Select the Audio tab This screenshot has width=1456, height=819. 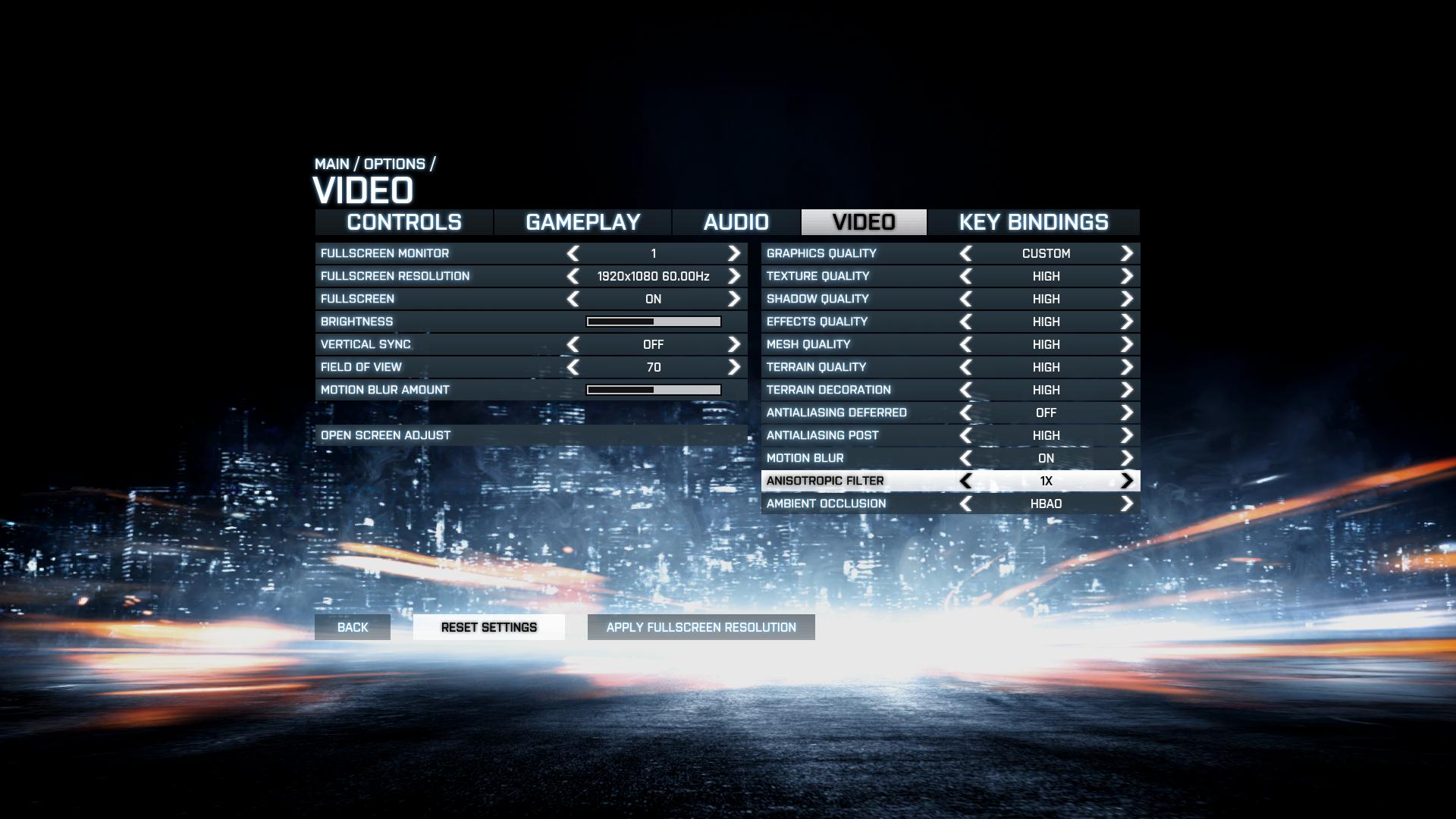point(736,222)
